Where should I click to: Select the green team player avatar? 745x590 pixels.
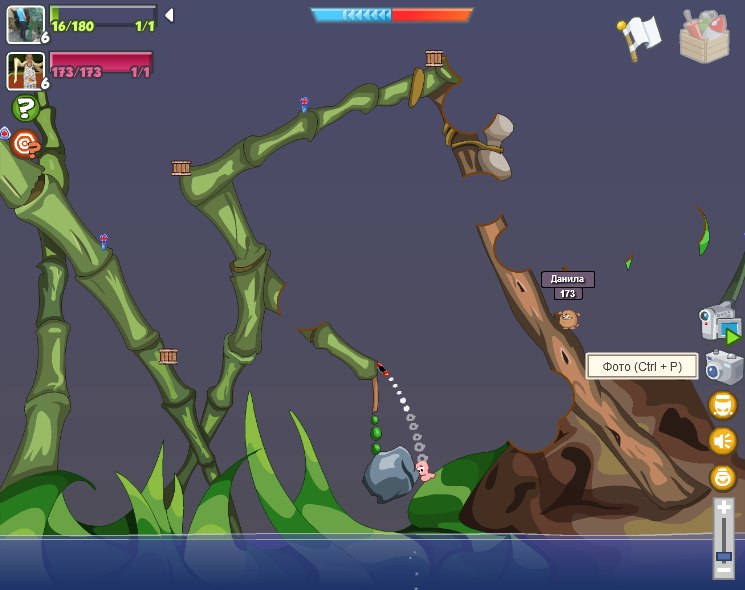coord(25,24)
